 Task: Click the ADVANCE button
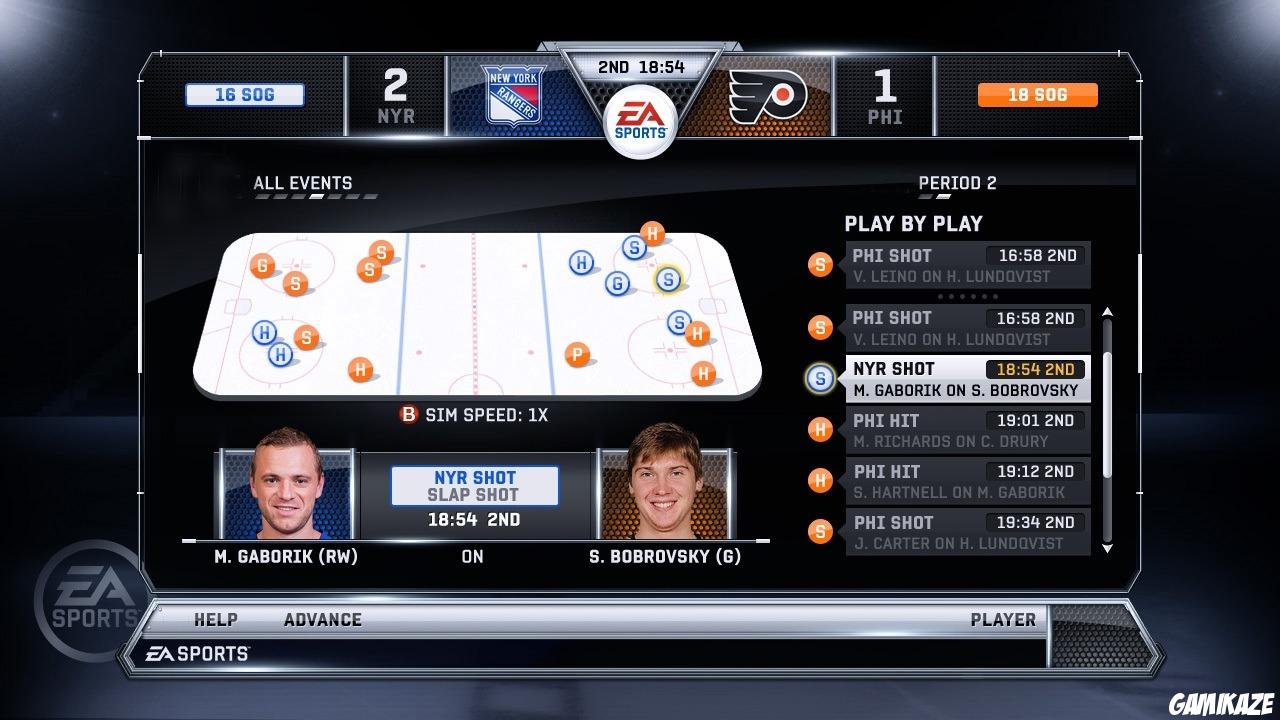click(322, 619)
